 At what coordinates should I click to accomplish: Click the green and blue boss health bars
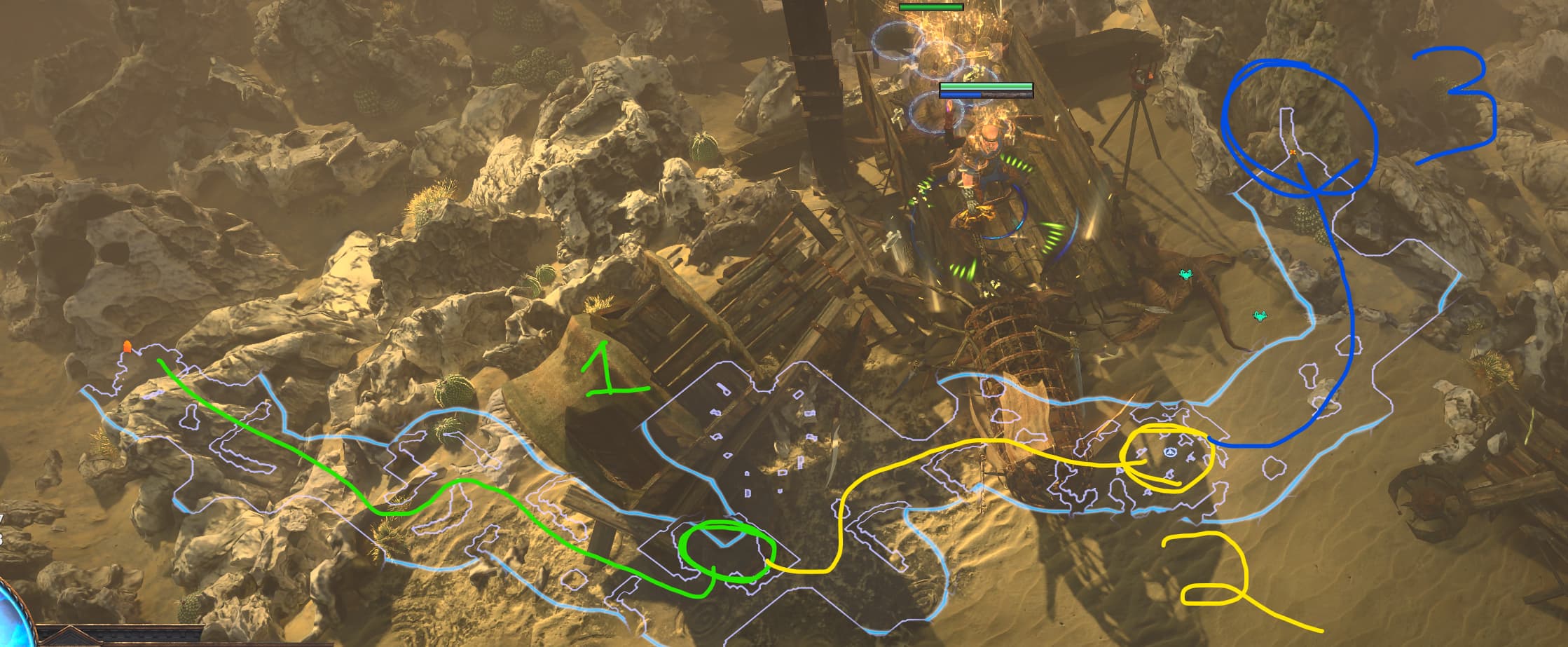(986, 89)
